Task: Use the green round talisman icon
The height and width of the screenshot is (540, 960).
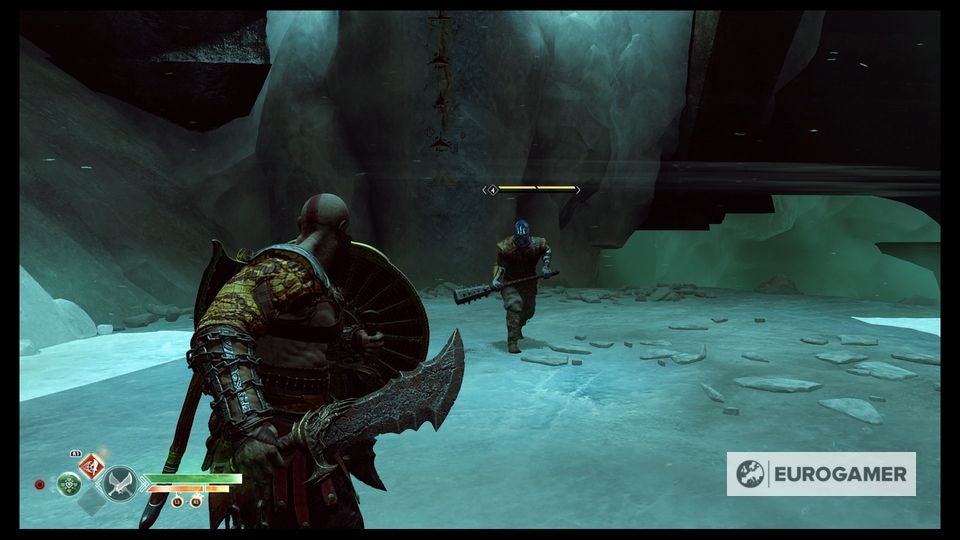Action: 69,485
